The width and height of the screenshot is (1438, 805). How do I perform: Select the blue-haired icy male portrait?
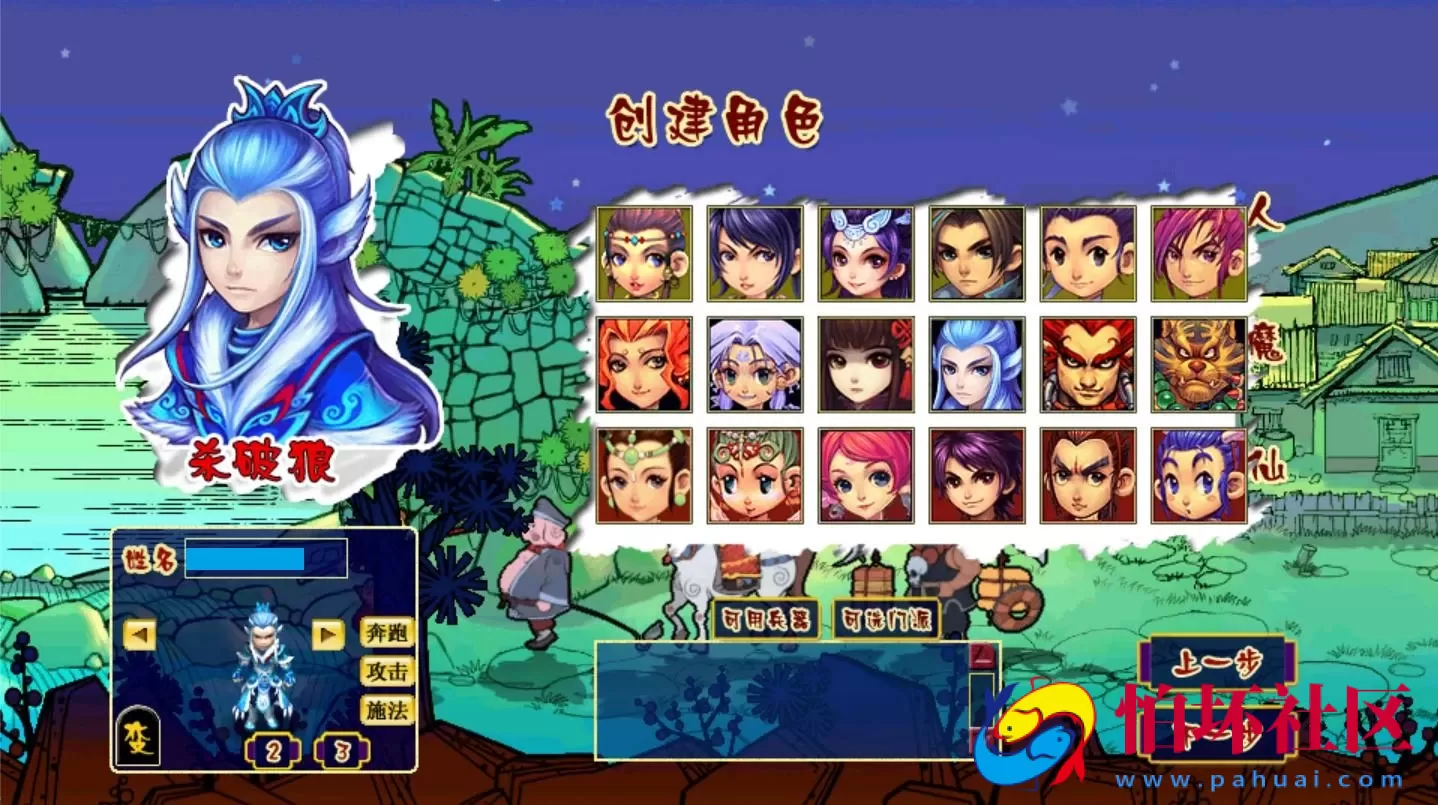[x=975, y=365]
